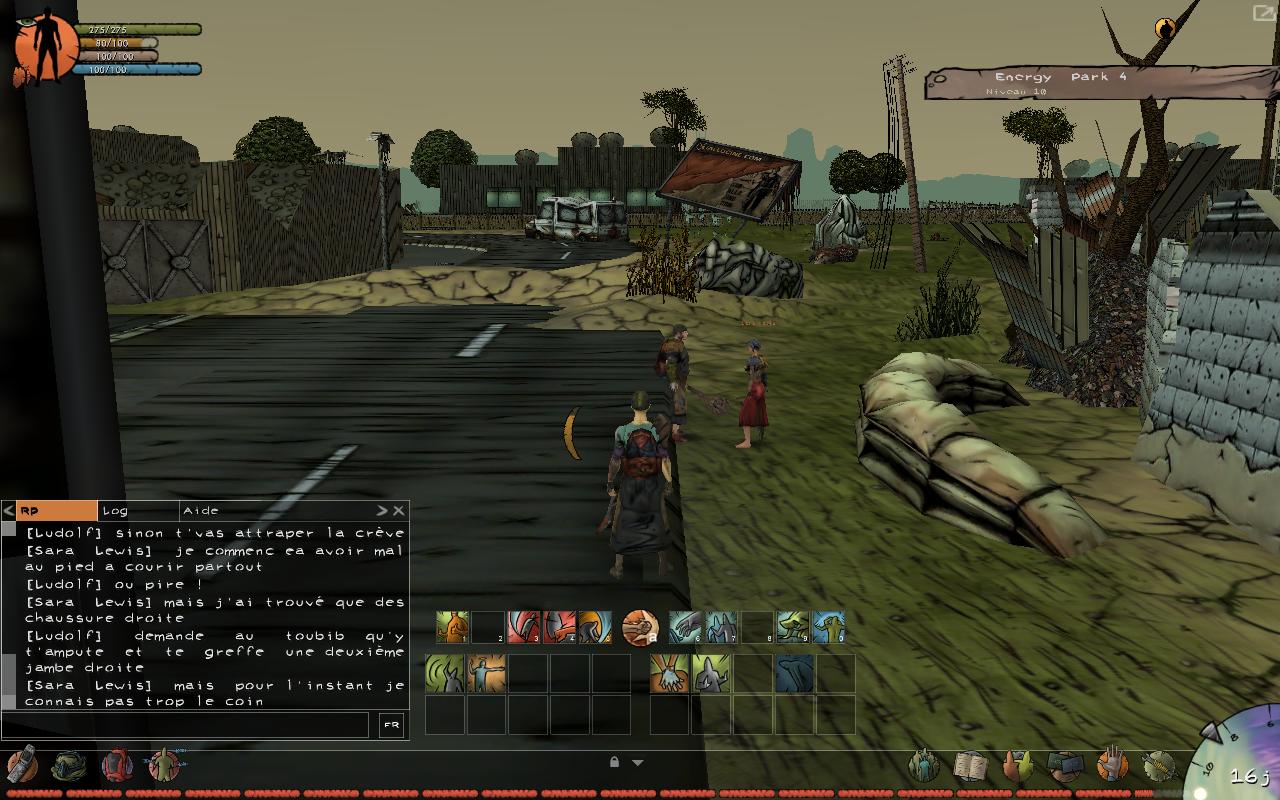Trigger the red strike skill in slot 4
This screenshot has width=1280, height=800.
tap(558, 627)
